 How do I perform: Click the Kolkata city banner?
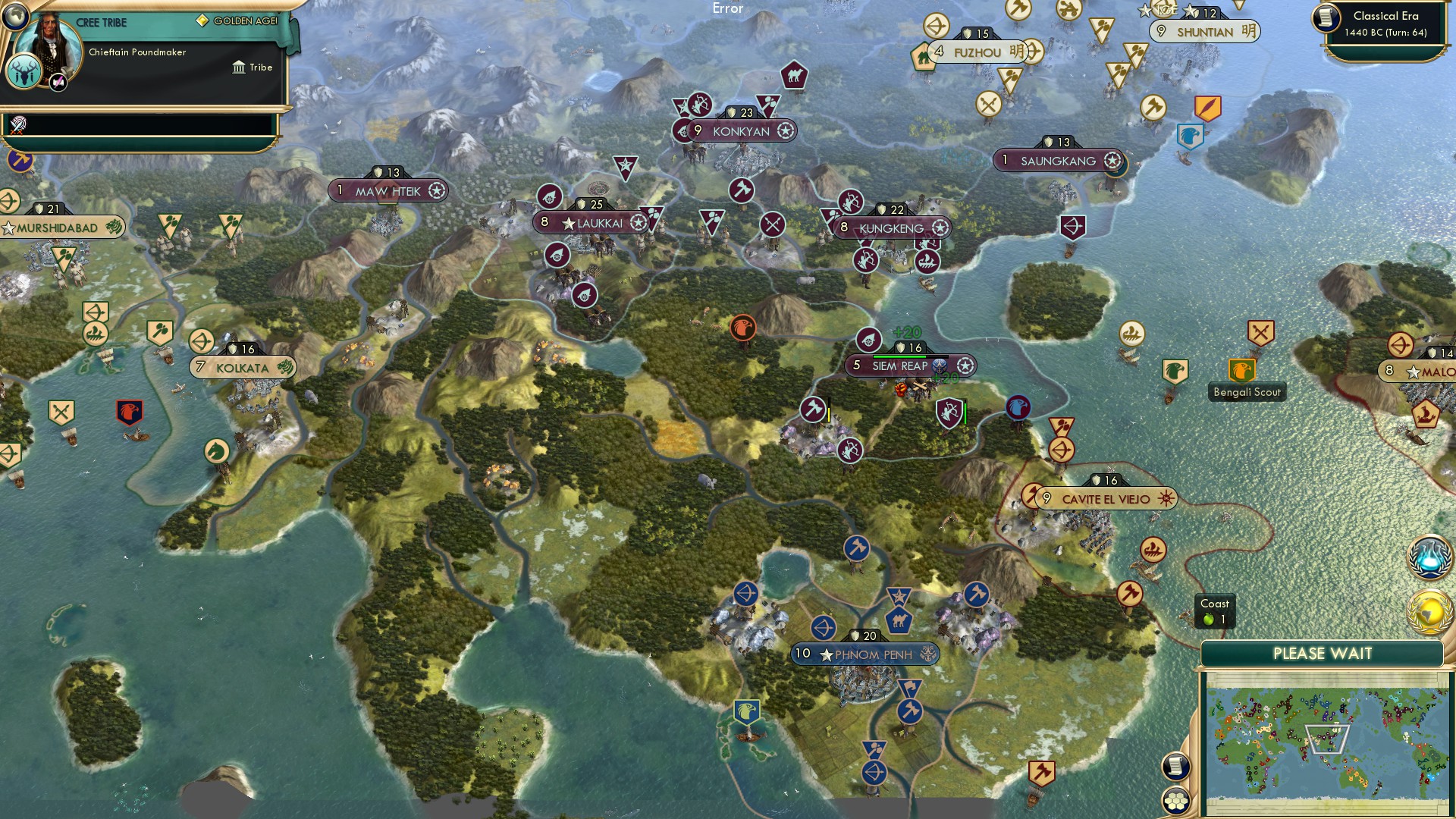pyautogui.click(x=241, y=367)
